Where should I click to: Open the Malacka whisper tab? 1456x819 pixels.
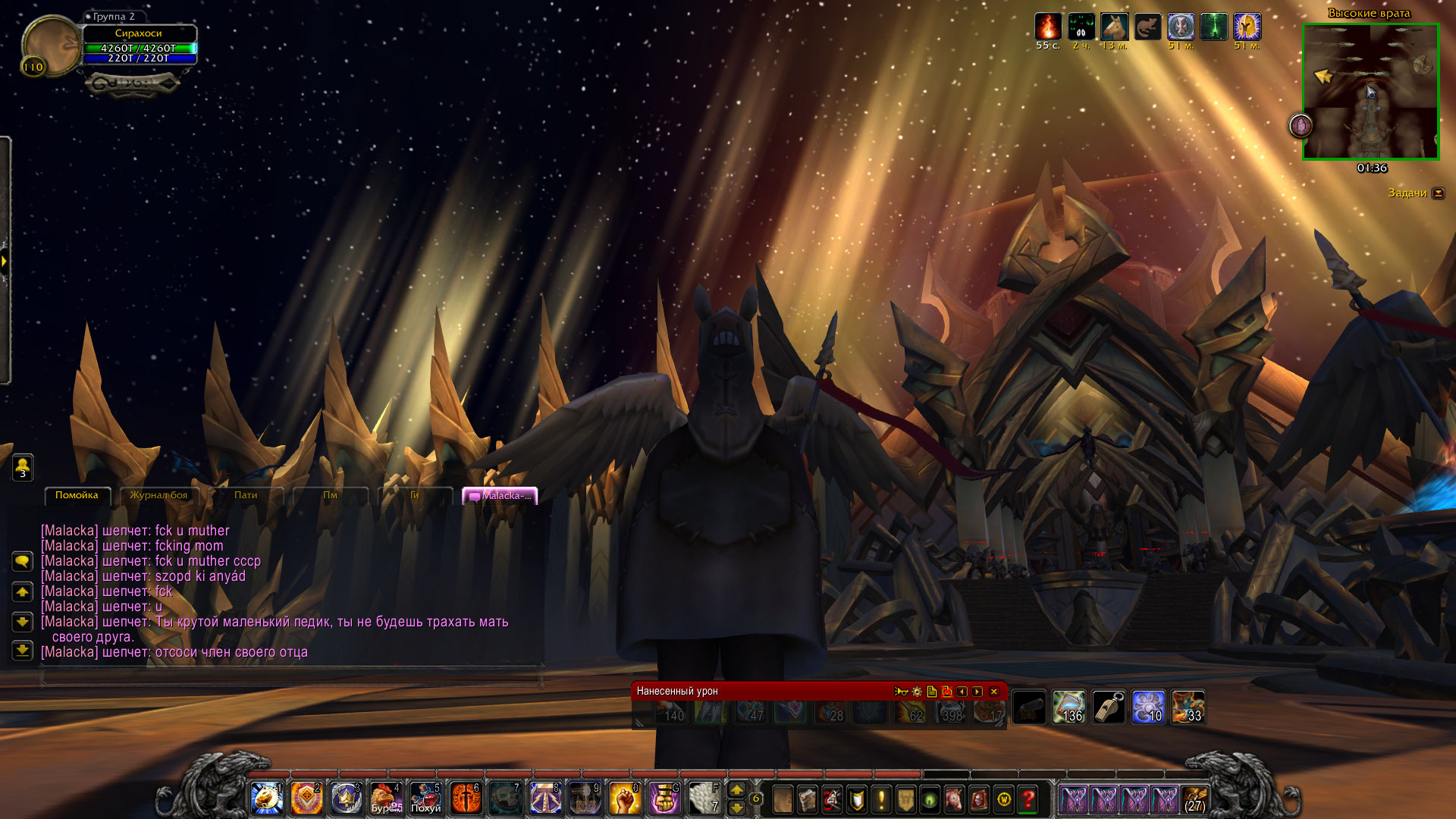point(500,496)
